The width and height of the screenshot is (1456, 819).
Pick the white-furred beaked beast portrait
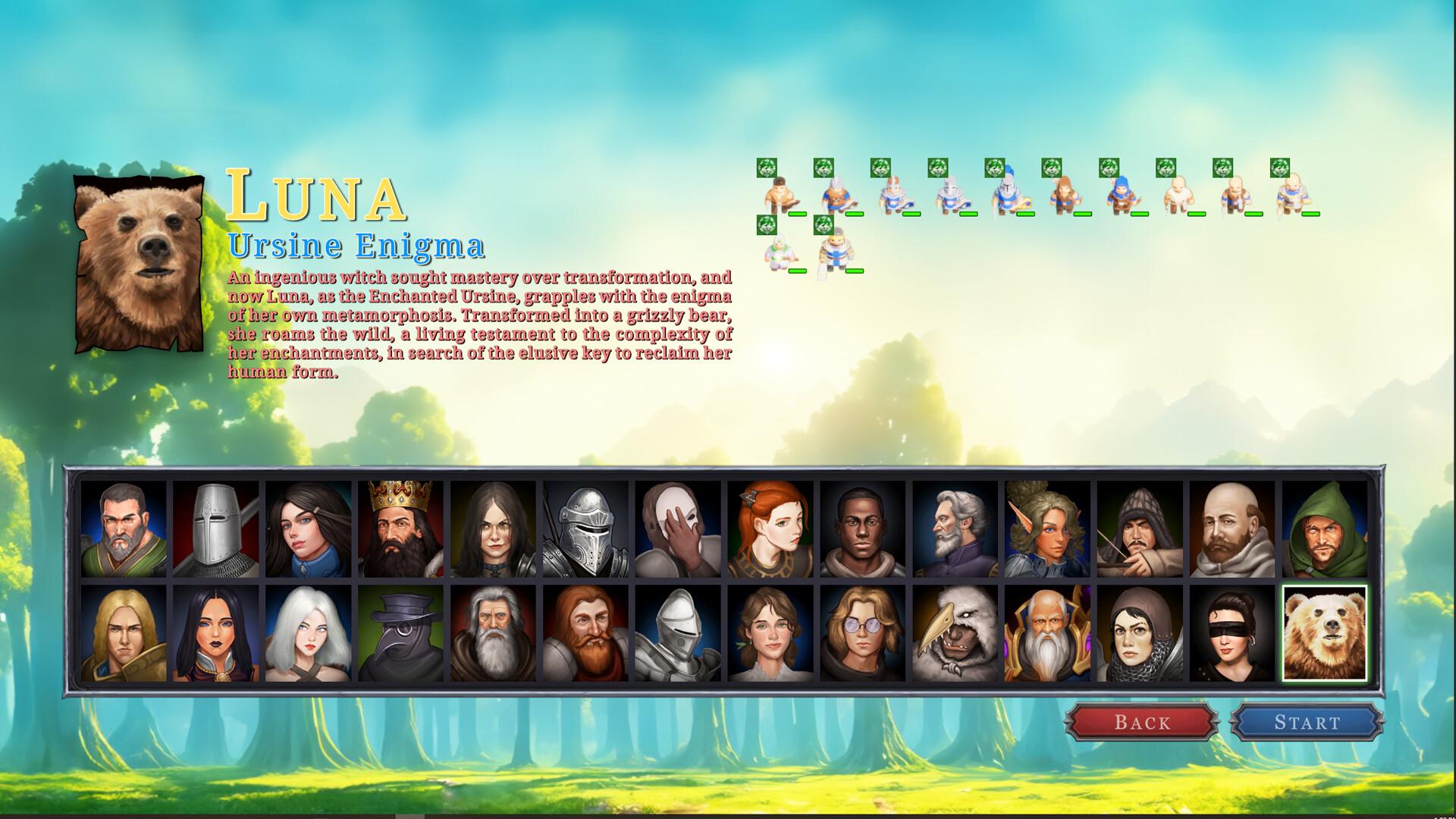[x=955, y=633]
